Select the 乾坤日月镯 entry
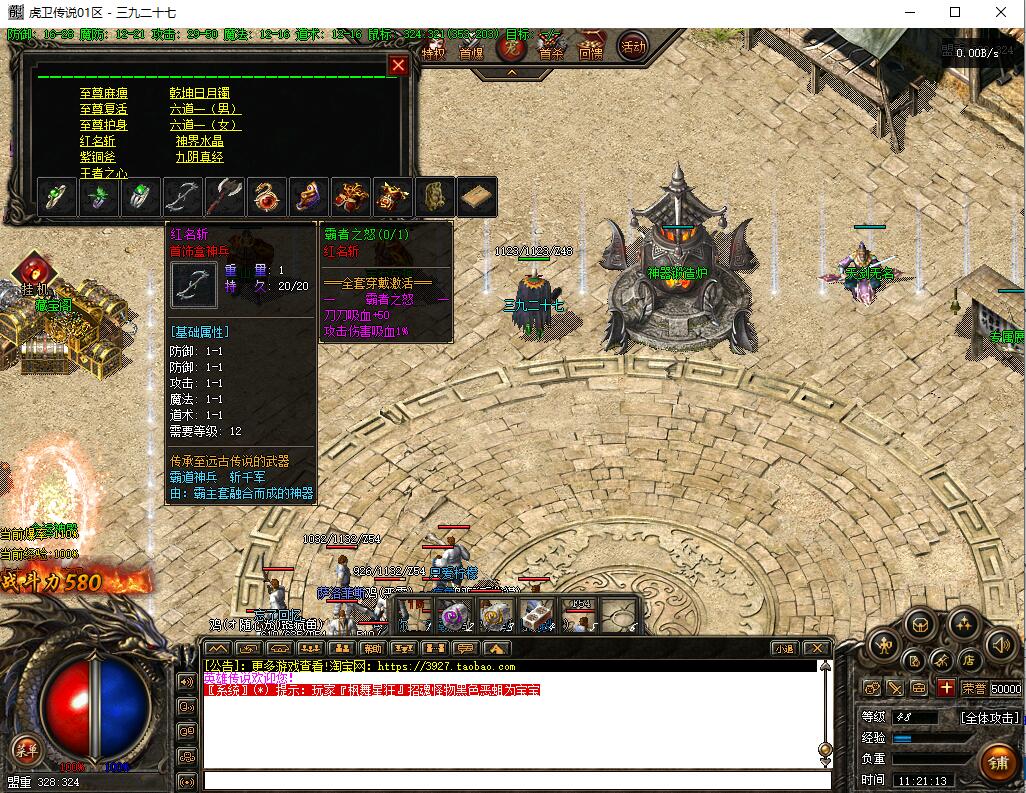 pyautogui.click(x=200, y=93)
